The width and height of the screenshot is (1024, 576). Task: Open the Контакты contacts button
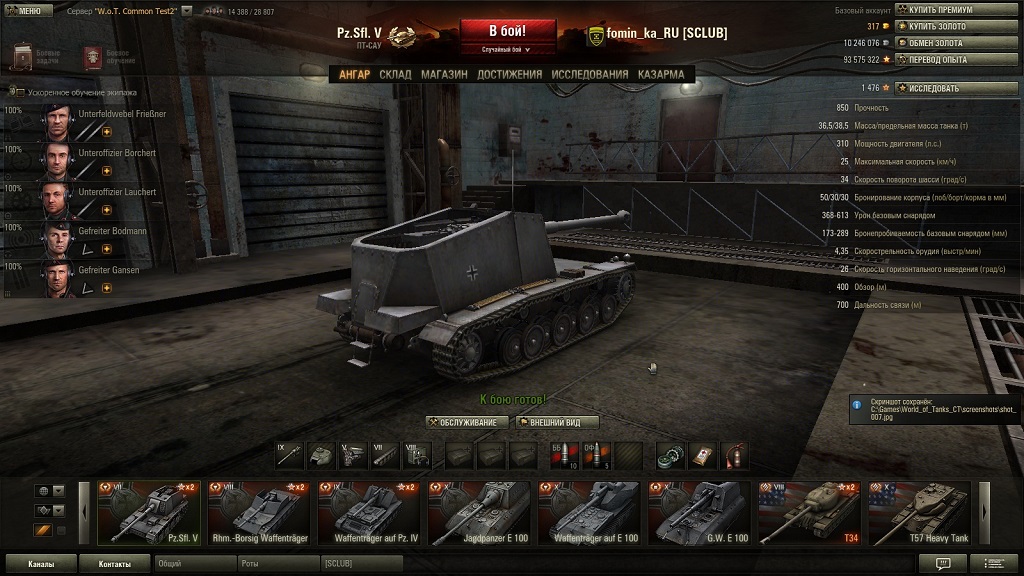(x=114, y=564)
